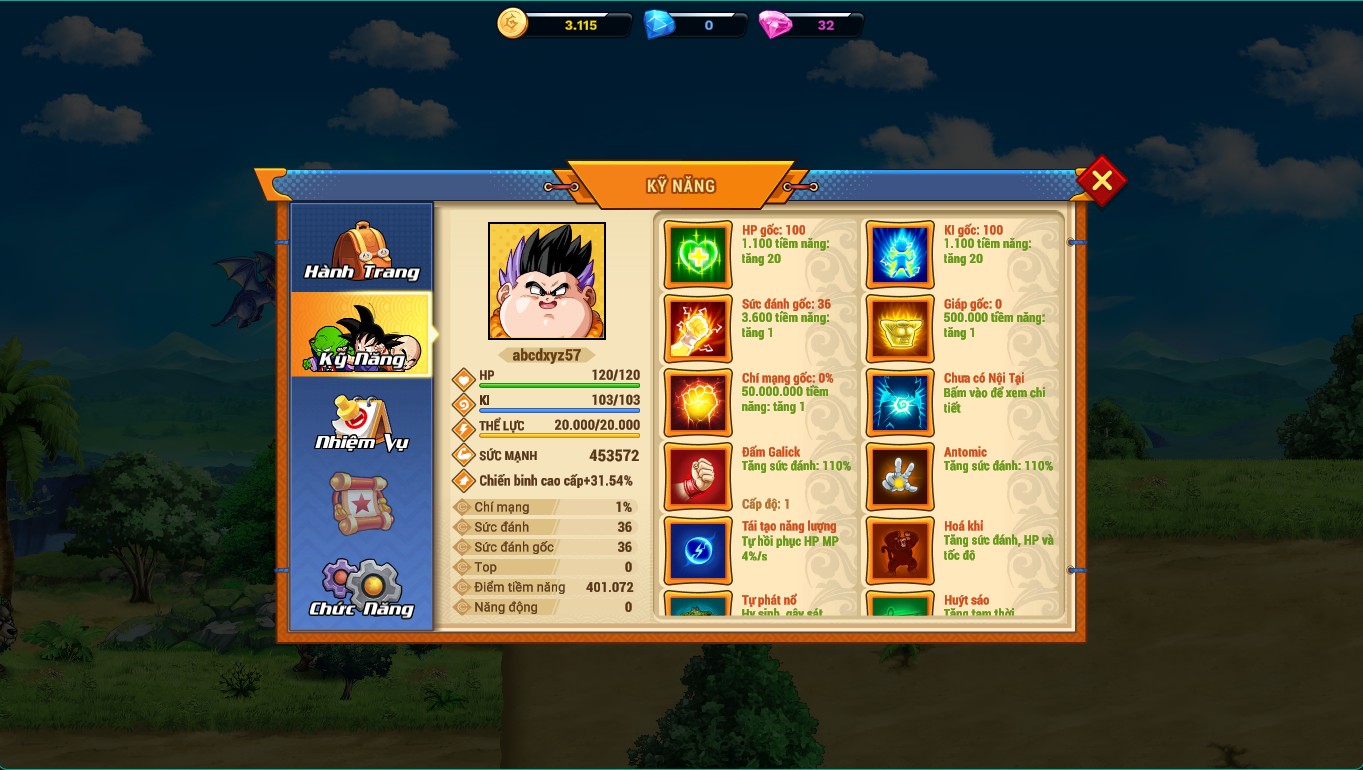Switch to the Nhiệm Vụ tab
Viewport: 1363px width, 770px height.
[361, 421]
